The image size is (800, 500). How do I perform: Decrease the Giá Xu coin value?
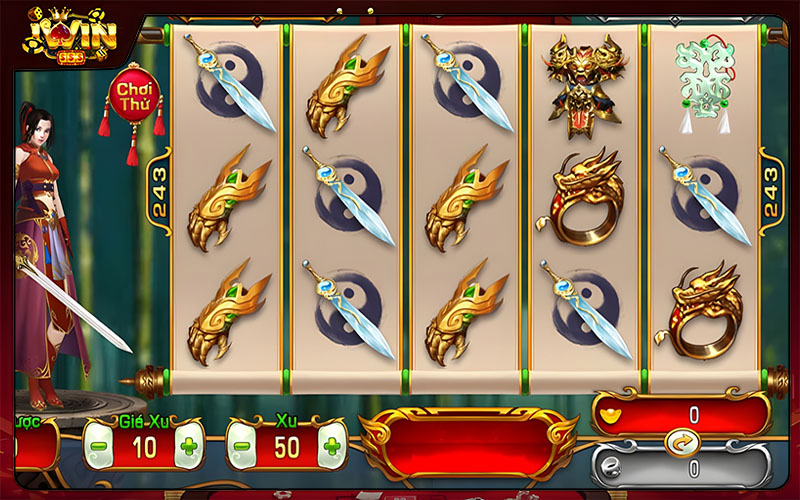coord(99,445)
